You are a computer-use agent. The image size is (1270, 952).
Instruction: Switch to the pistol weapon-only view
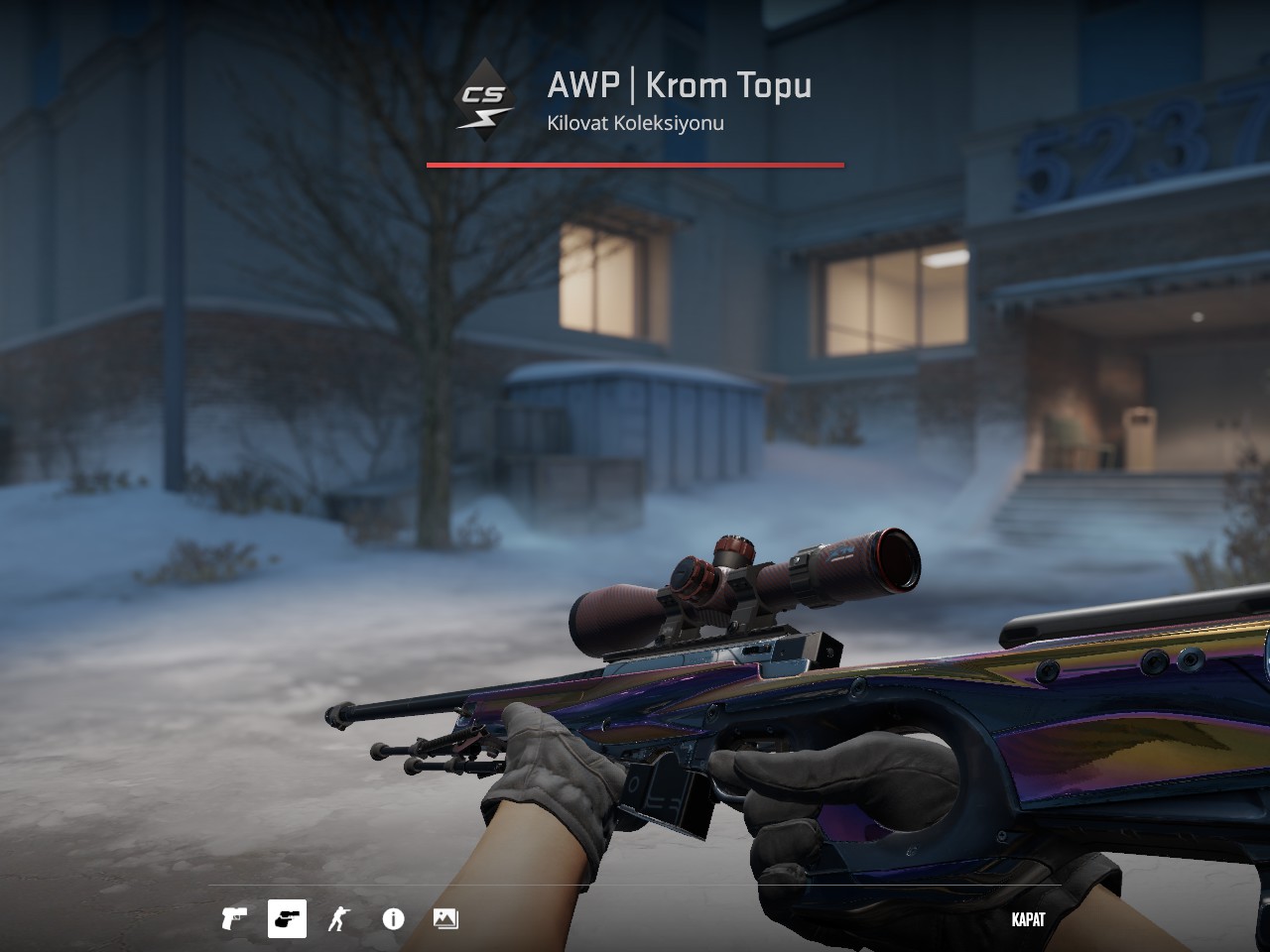(x=234, y=919)
